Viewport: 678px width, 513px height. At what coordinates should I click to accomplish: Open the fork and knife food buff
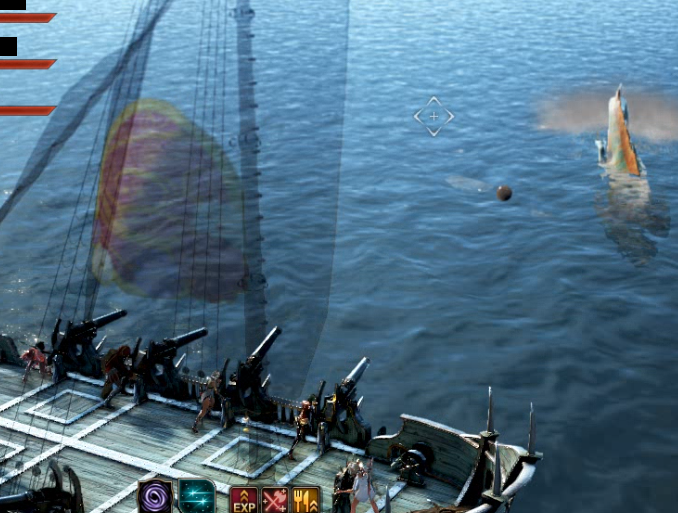point(306,500)
